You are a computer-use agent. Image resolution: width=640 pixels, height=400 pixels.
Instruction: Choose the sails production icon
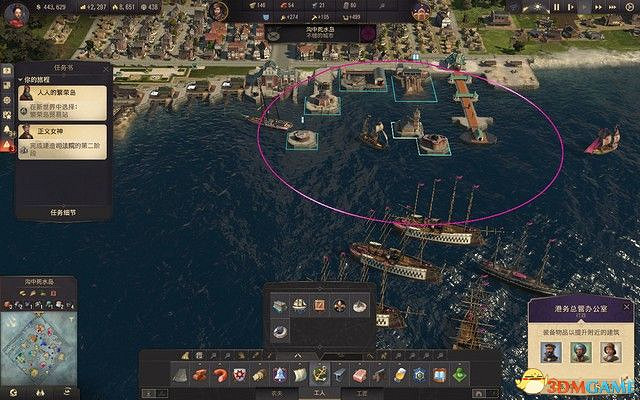click(x=300, y=374)
